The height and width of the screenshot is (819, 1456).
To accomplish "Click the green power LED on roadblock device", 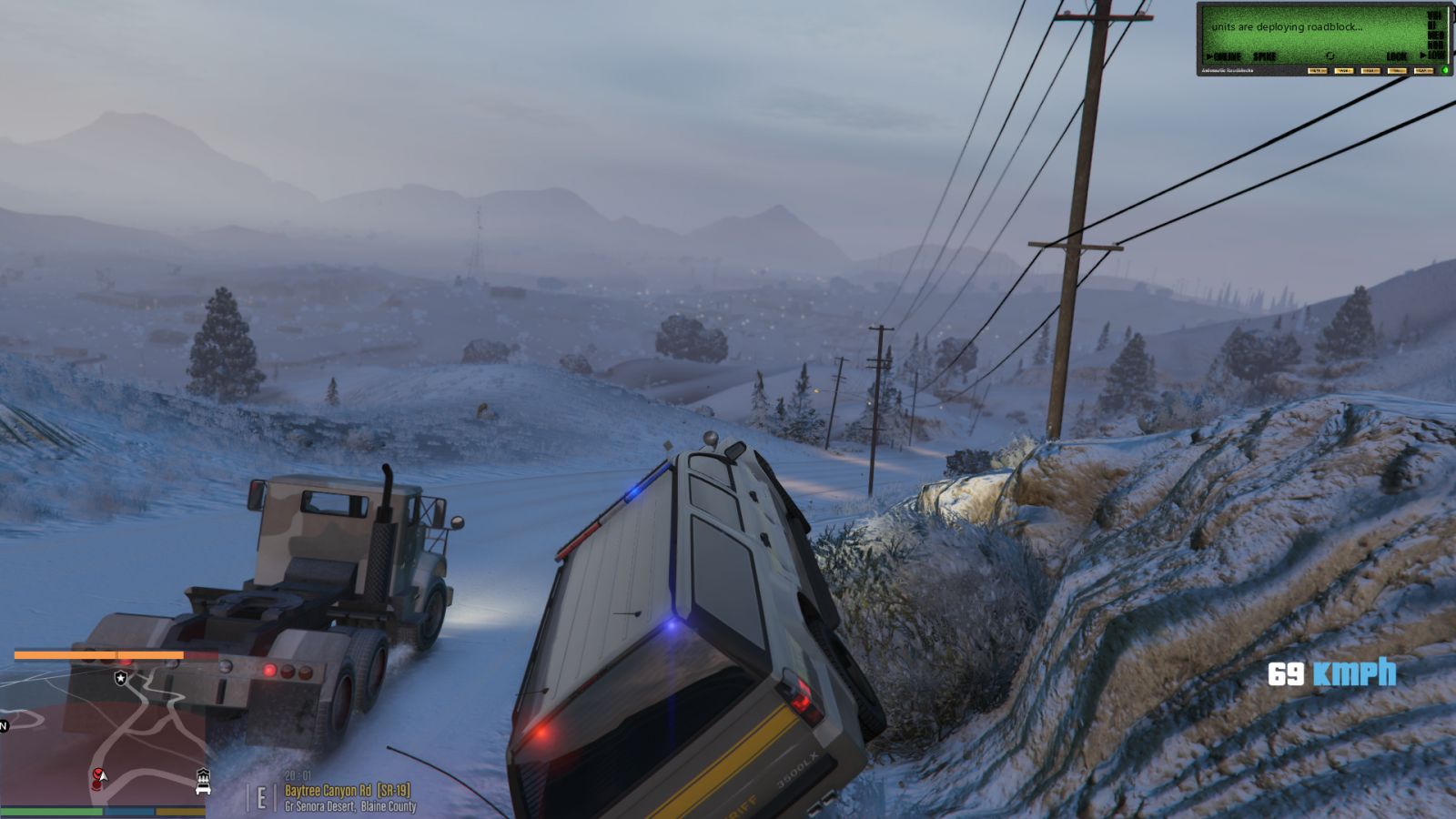I will (x=1444, y=70).
